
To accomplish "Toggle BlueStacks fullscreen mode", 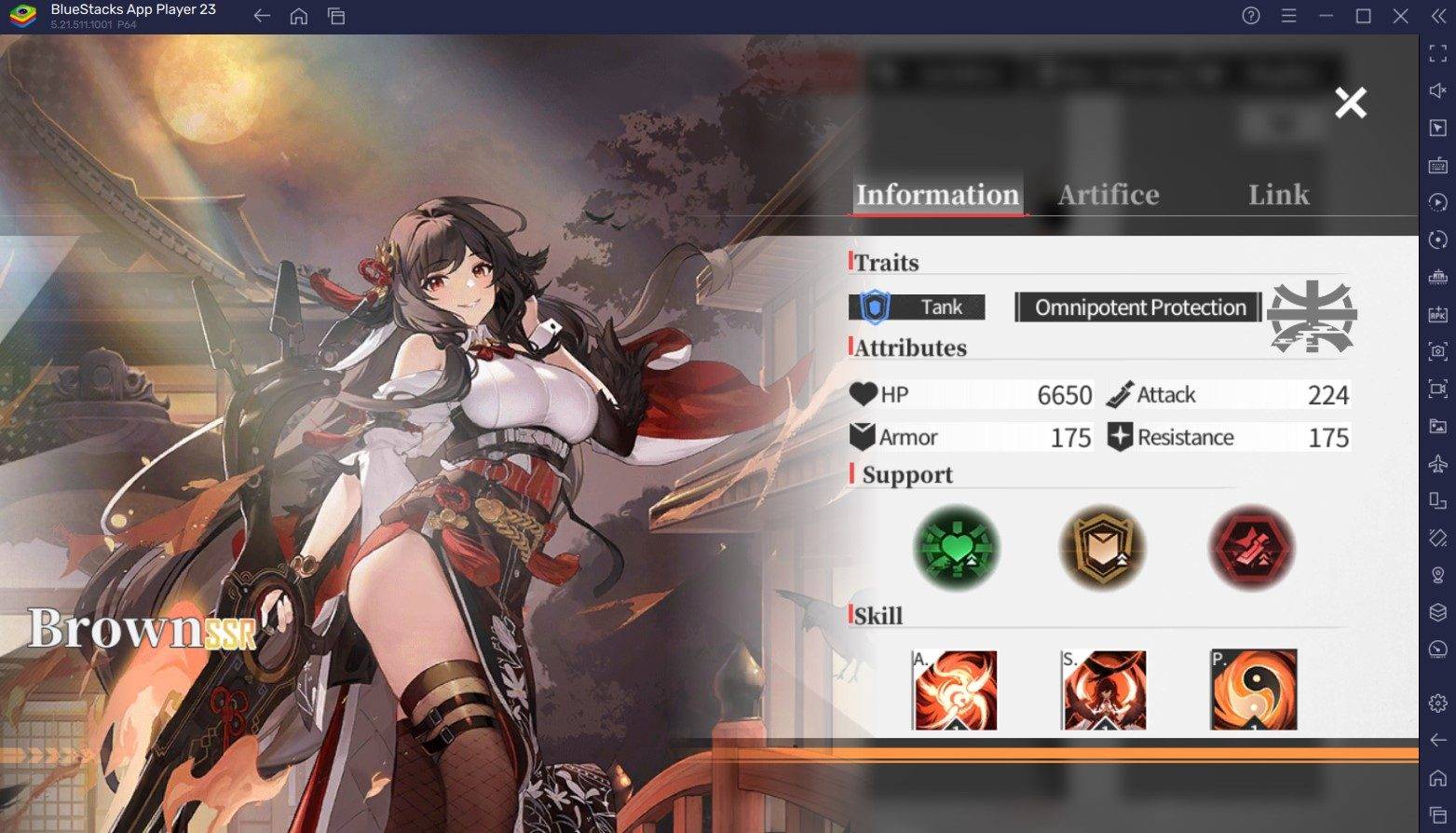I will click(x=1436, y=55).
